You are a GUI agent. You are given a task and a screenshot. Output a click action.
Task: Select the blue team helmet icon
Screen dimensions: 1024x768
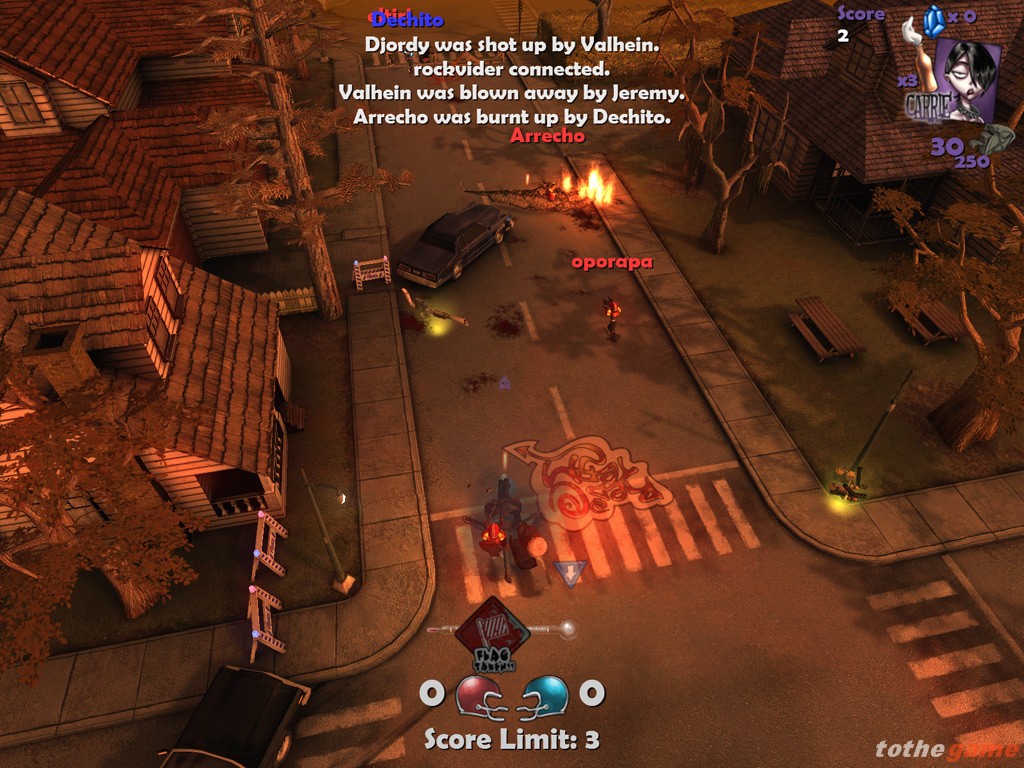tap(546, 695)
